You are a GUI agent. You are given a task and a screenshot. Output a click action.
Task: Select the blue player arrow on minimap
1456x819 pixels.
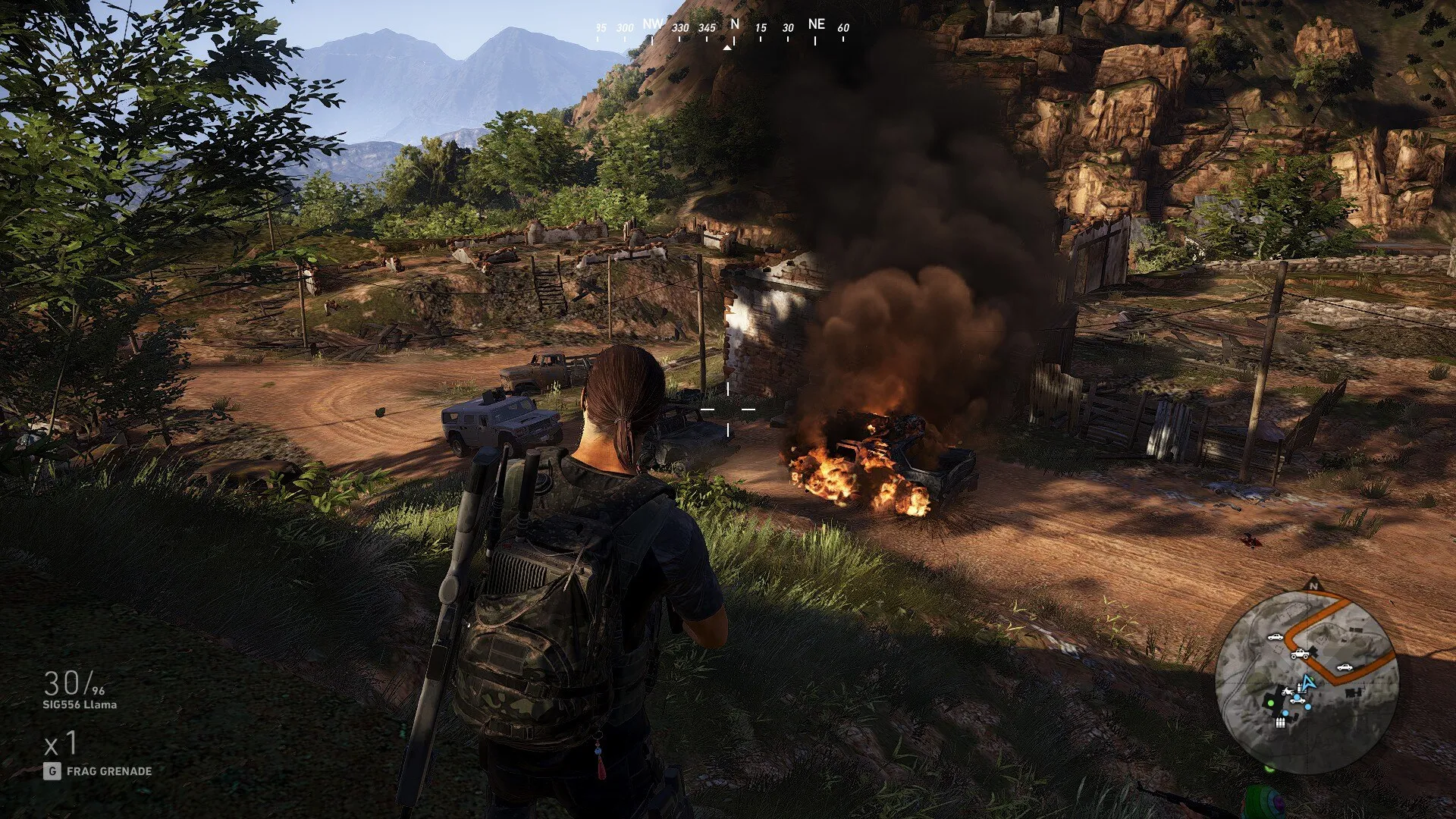tap(1307, 681)
